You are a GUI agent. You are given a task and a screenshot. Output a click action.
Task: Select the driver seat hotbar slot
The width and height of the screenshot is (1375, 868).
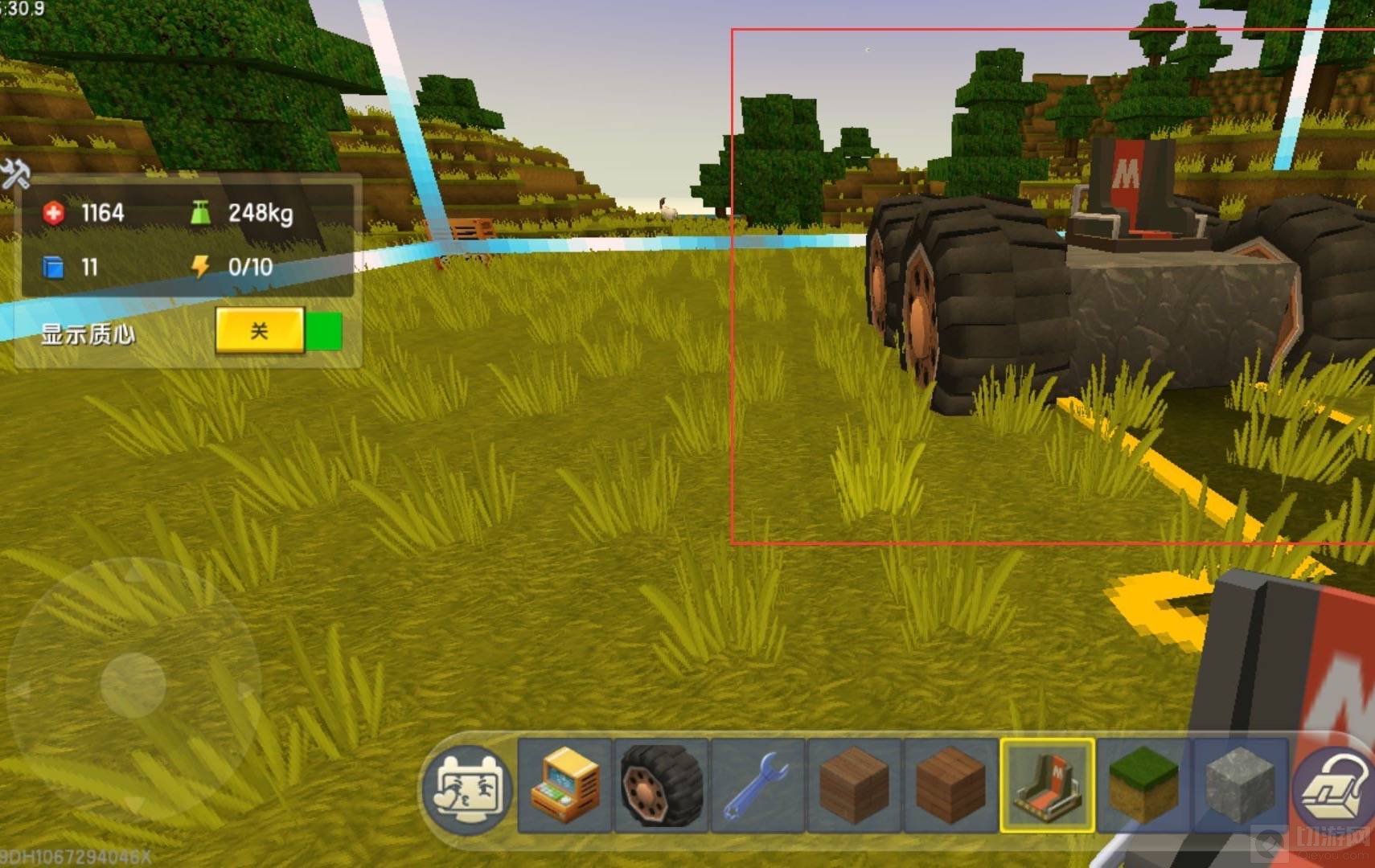tap(1047, 785)
